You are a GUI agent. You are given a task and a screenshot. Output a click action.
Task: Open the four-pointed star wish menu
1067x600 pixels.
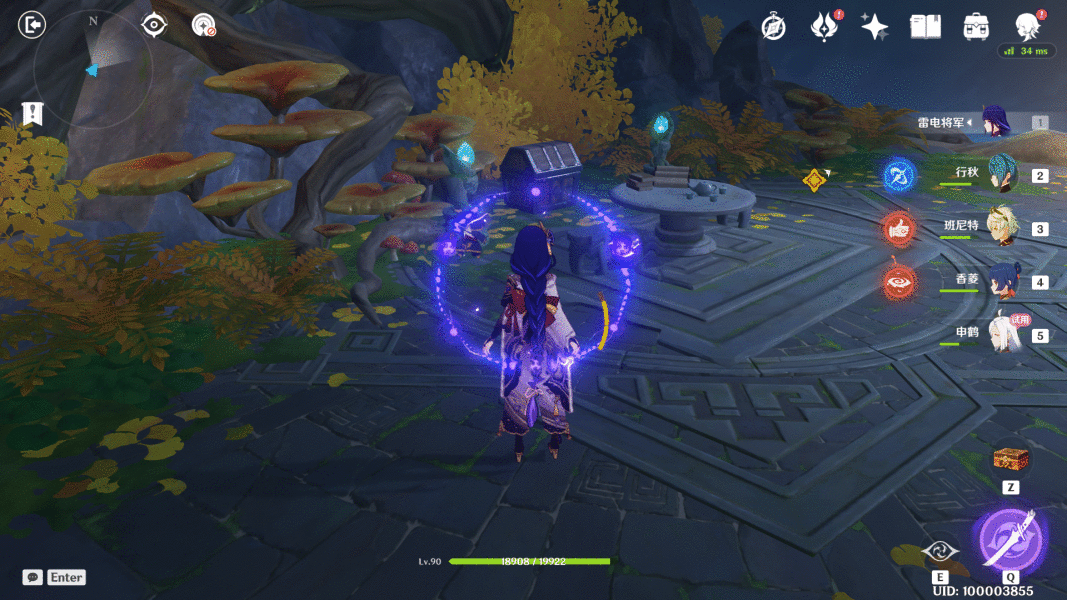[x=874, y=27]
